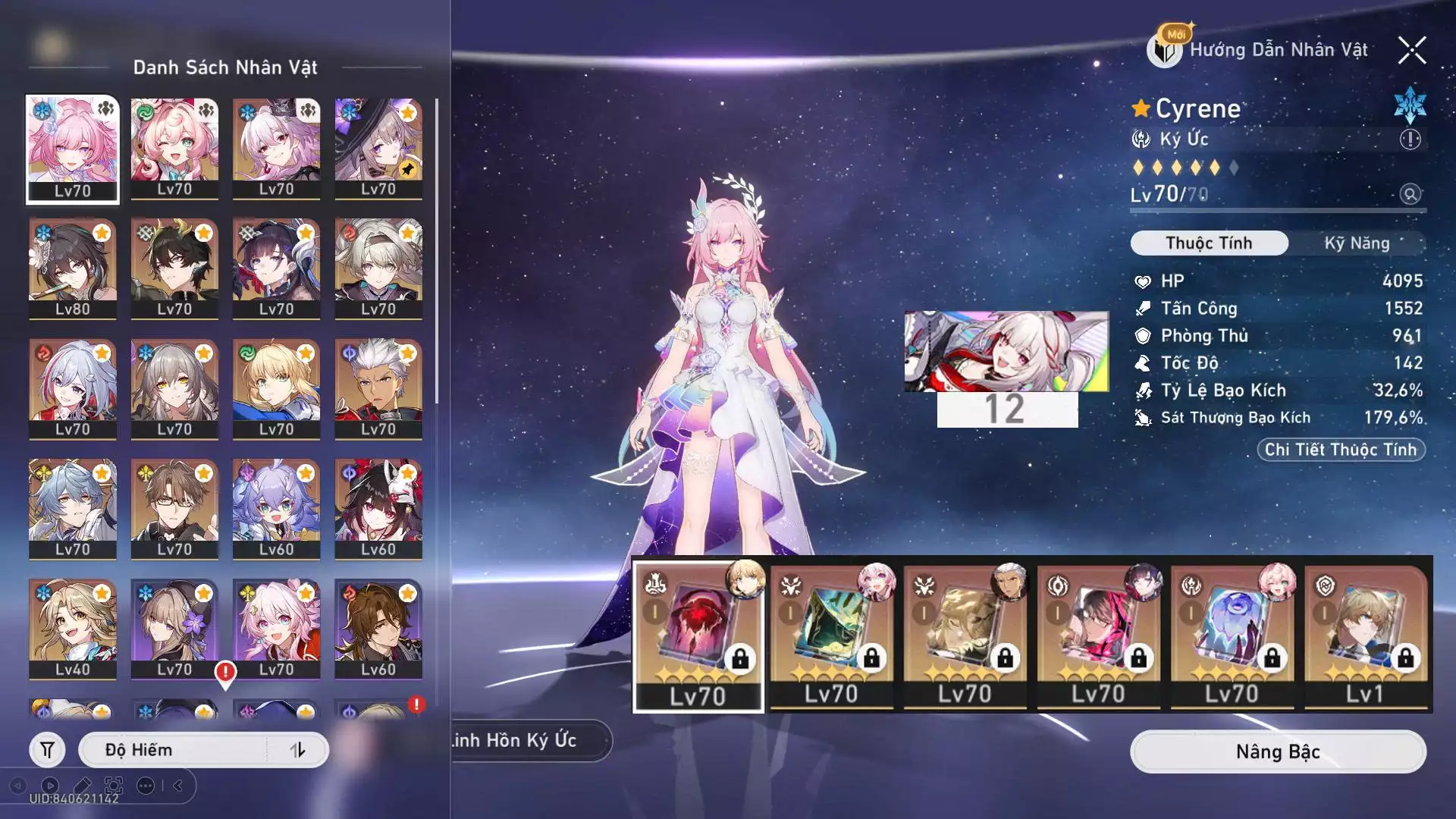
Task: Click the Ký Ức path info icon
Action: pyautogui.click(x=1410, y=140)
